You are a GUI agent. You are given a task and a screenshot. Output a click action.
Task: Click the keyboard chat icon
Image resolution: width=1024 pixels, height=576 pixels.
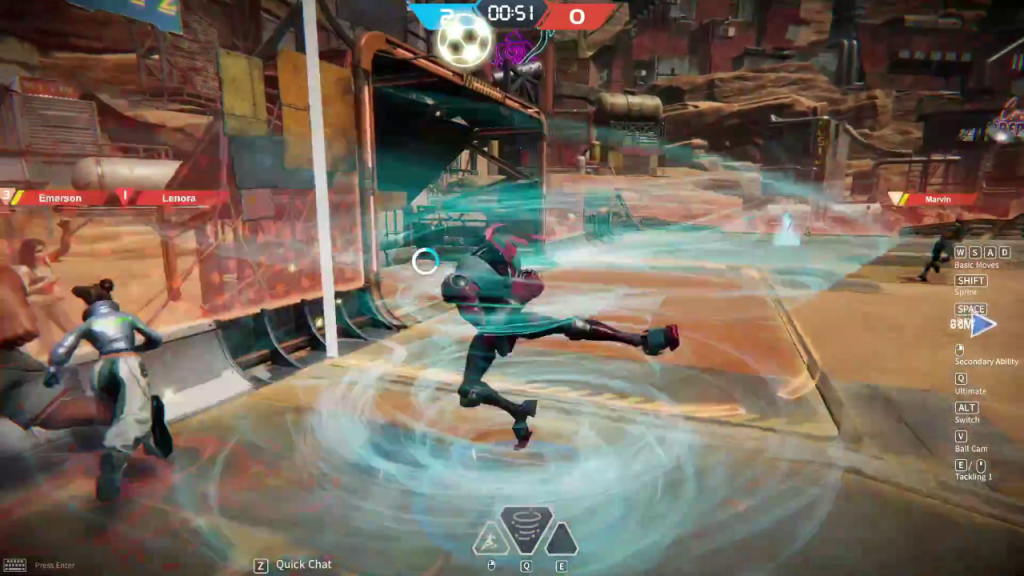[x=14, y=565]
